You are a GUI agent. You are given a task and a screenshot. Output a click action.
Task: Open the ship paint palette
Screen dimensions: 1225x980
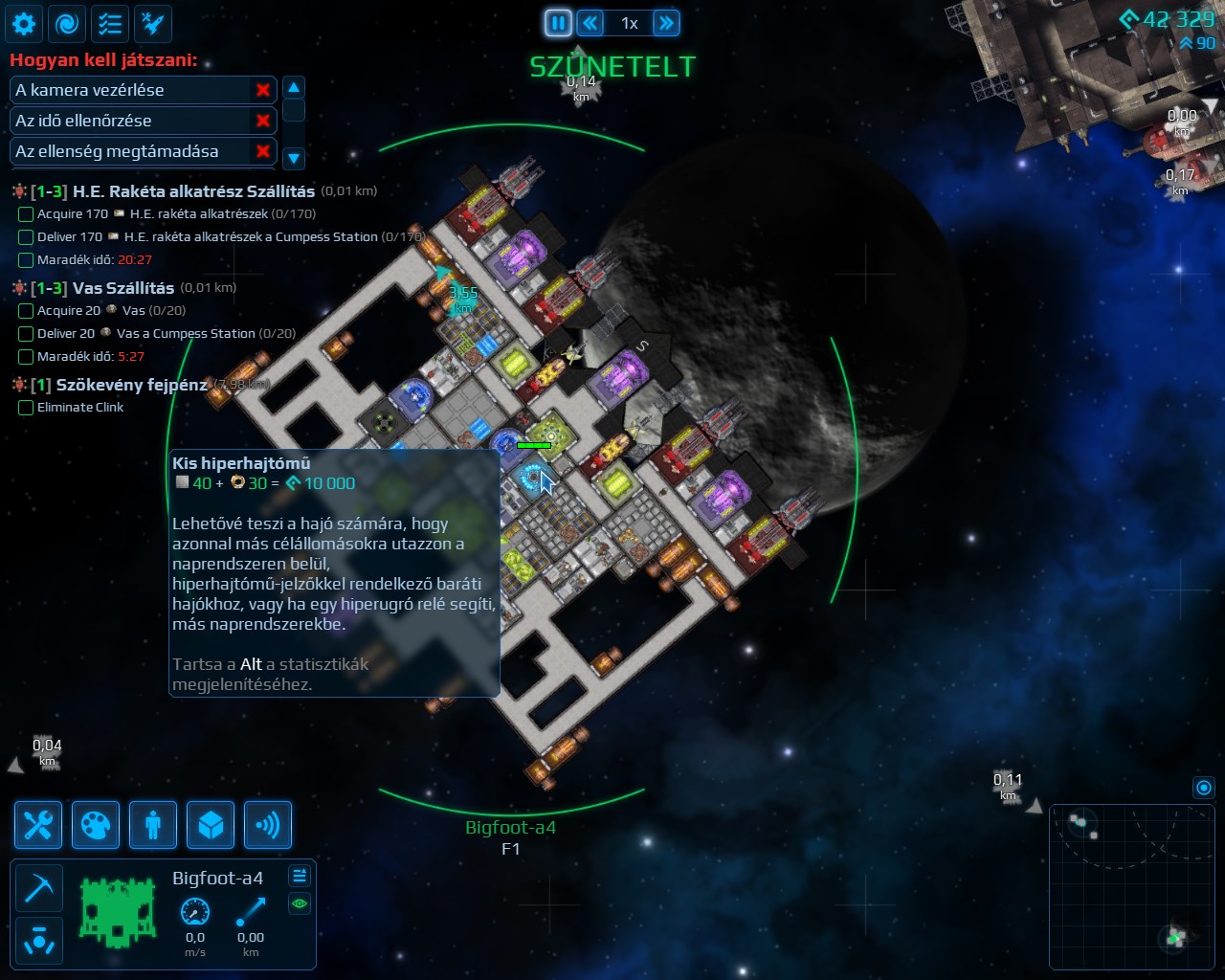(96, 825)
